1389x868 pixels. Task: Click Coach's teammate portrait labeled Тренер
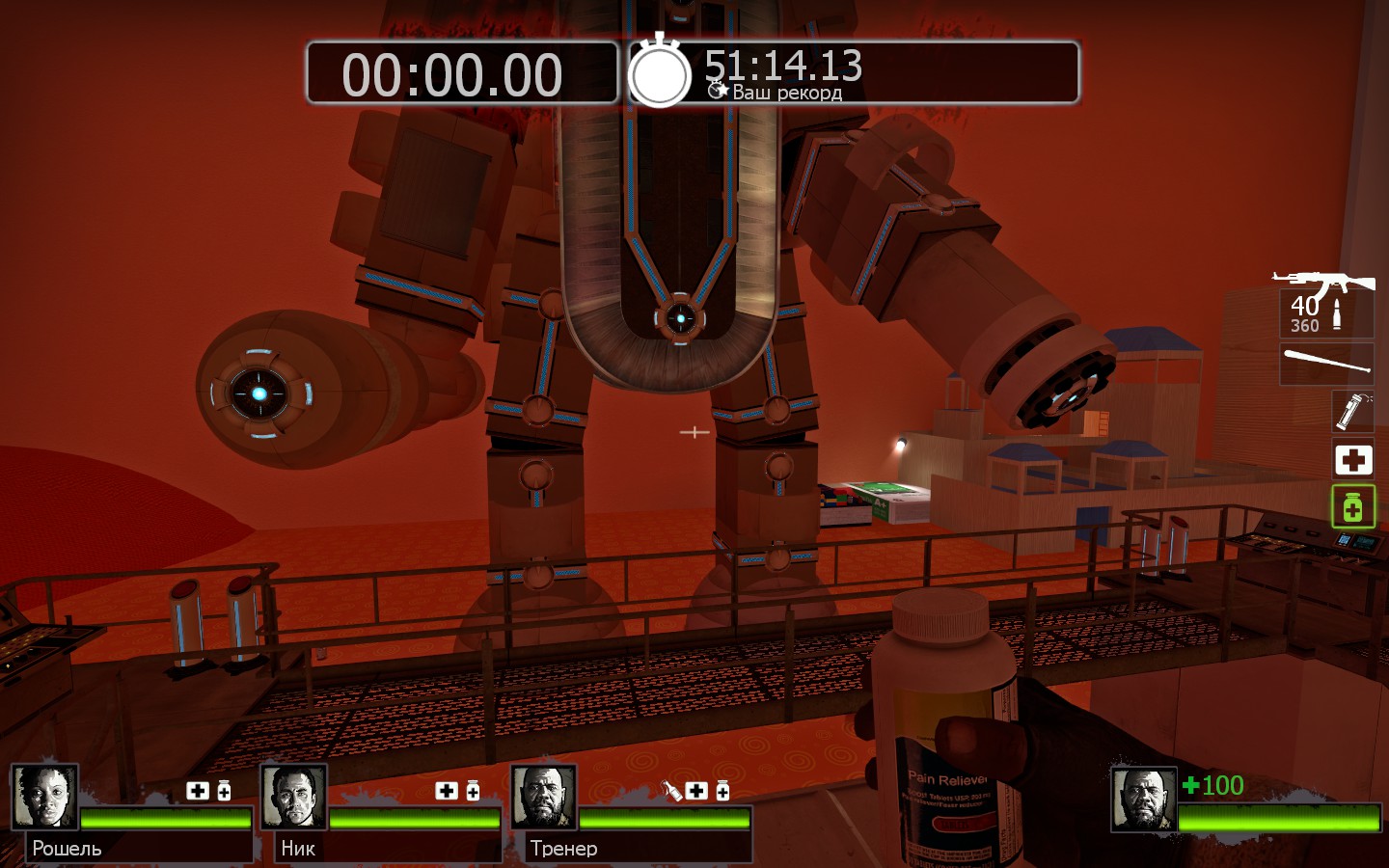coord(544,798)
